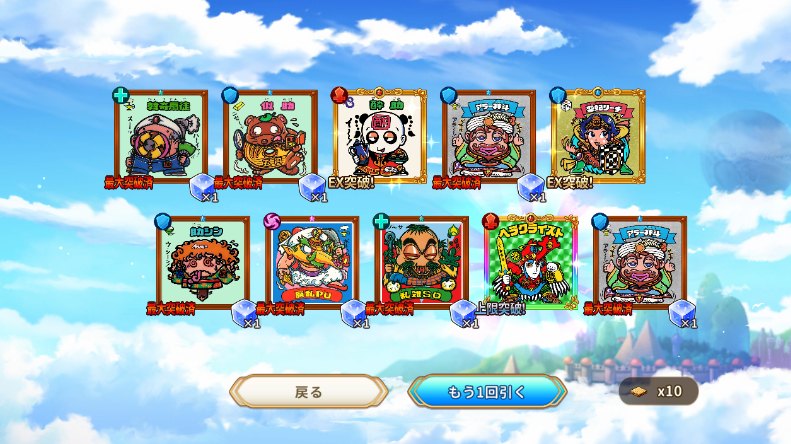
Task: Select the pink goggle-robot sticker card
Action: [161, 136]
